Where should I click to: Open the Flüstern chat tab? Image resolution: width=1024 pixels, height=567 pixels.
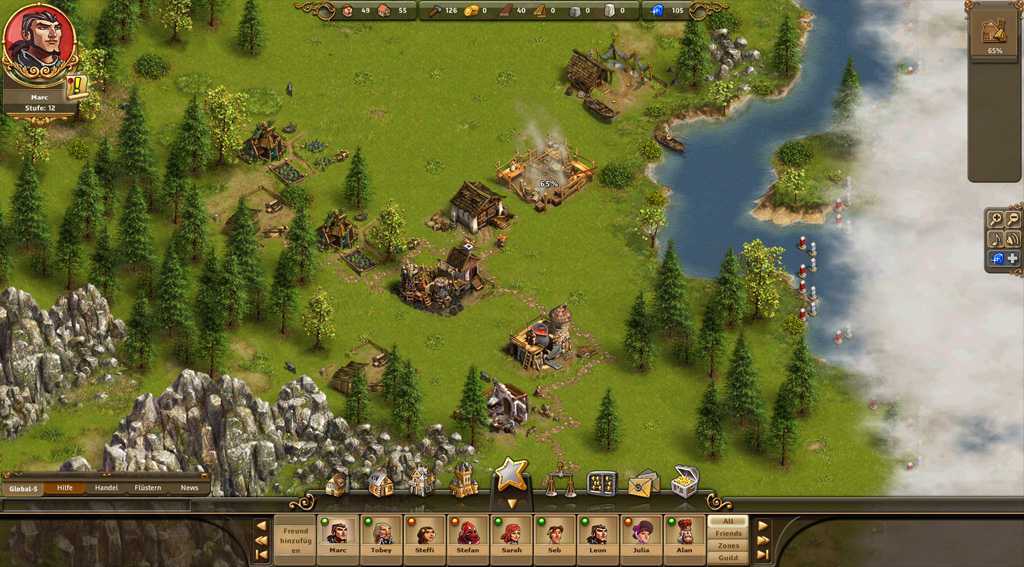point(148,488)
